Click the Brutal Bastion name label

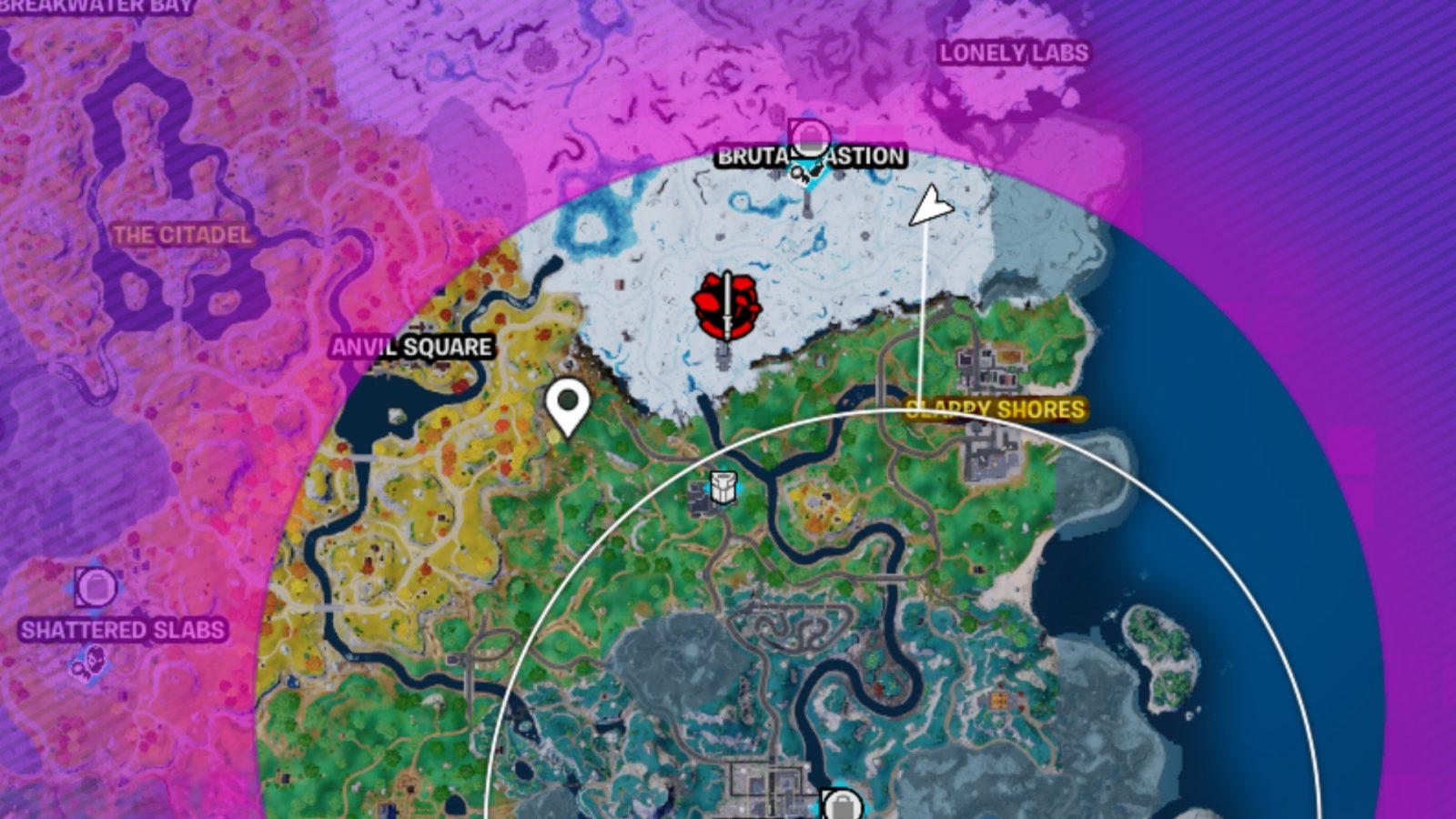click(x=810, y=157)
